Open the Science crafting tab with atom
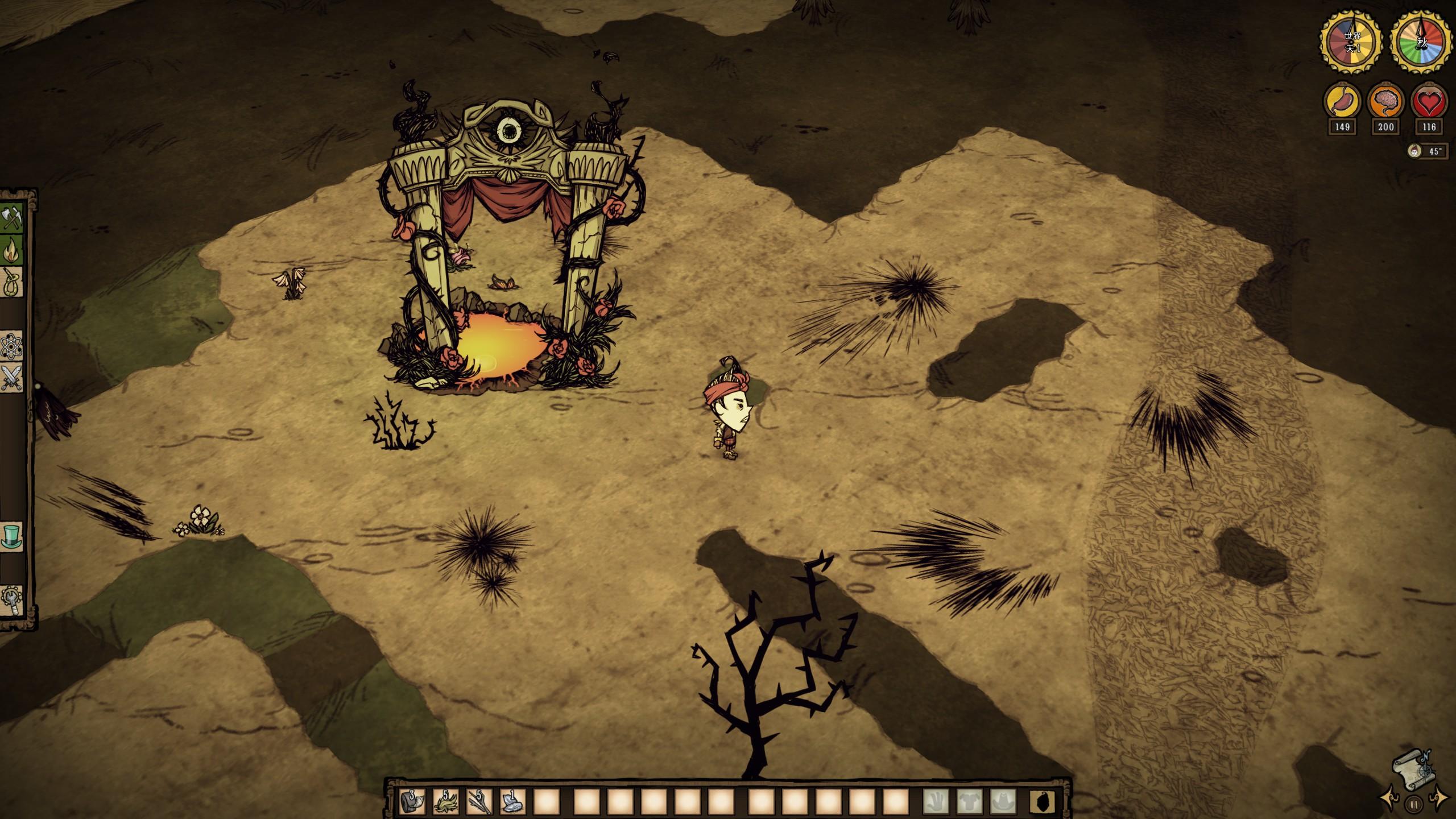The image size is (1456, 819). click(12, 345)
